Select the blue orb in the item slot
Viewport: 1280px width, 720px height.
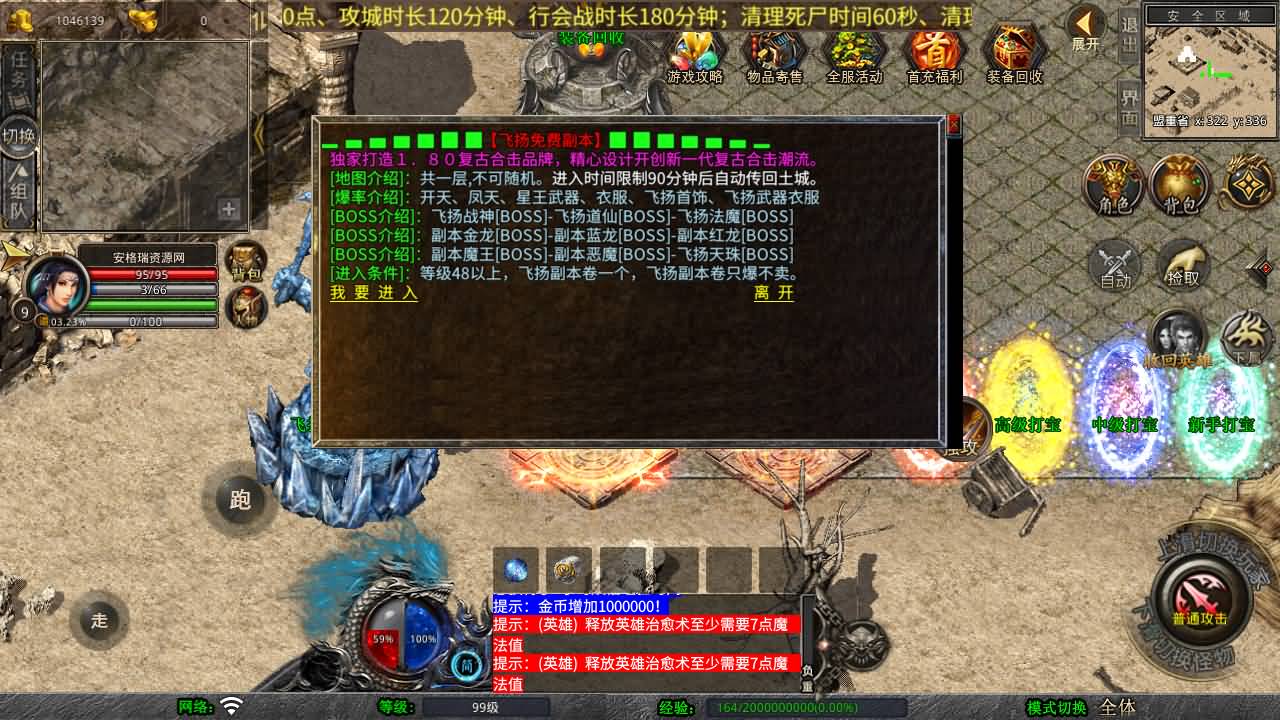516,570
